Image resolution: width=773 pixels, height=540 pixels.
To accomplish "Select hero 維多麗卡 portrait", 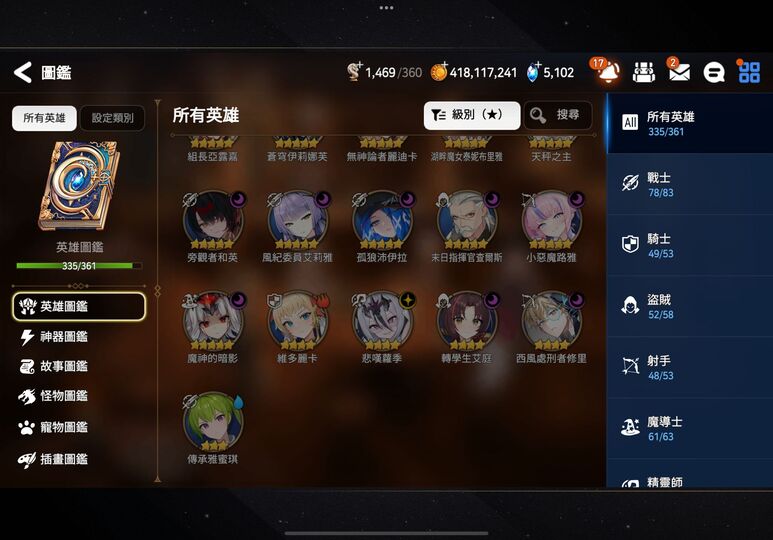I will tap(297, 320).
